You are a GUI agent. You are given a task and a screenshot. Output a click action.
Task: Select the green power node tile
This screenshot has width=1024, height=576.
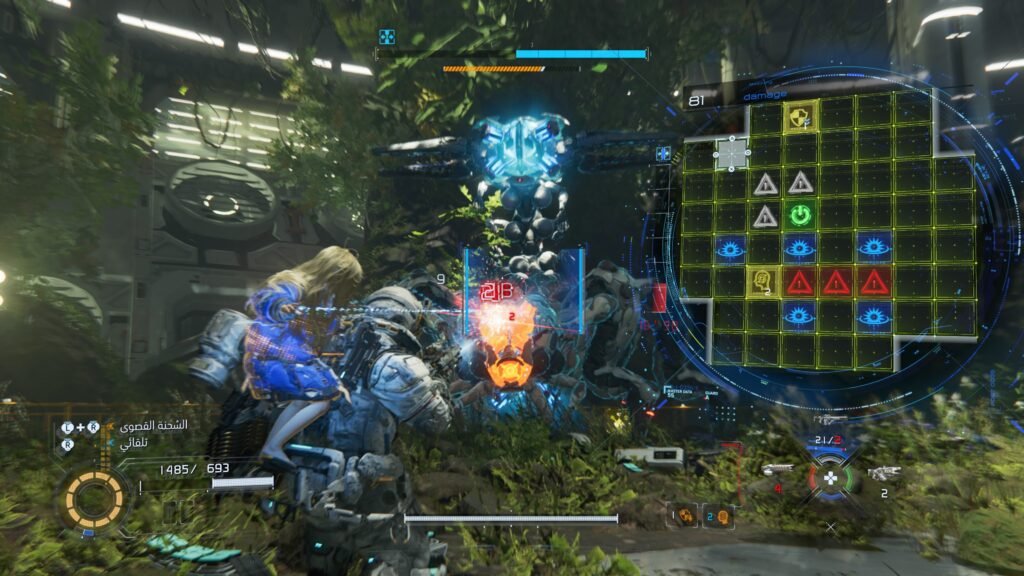pyautogui.click(x=799, y=215)
